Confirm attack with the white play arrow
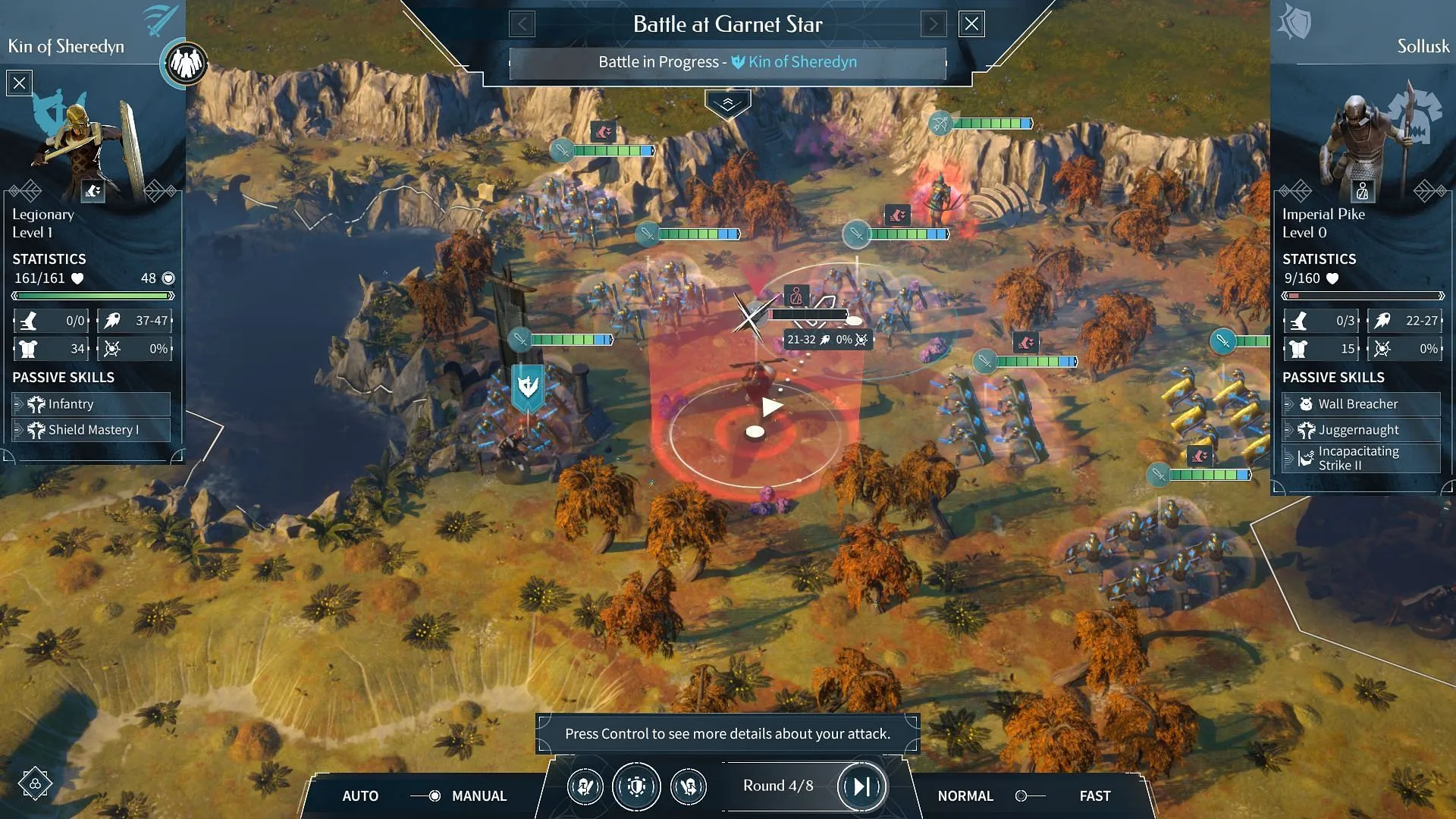Screen dimensions: 1456x819 (x=772, y=407)
